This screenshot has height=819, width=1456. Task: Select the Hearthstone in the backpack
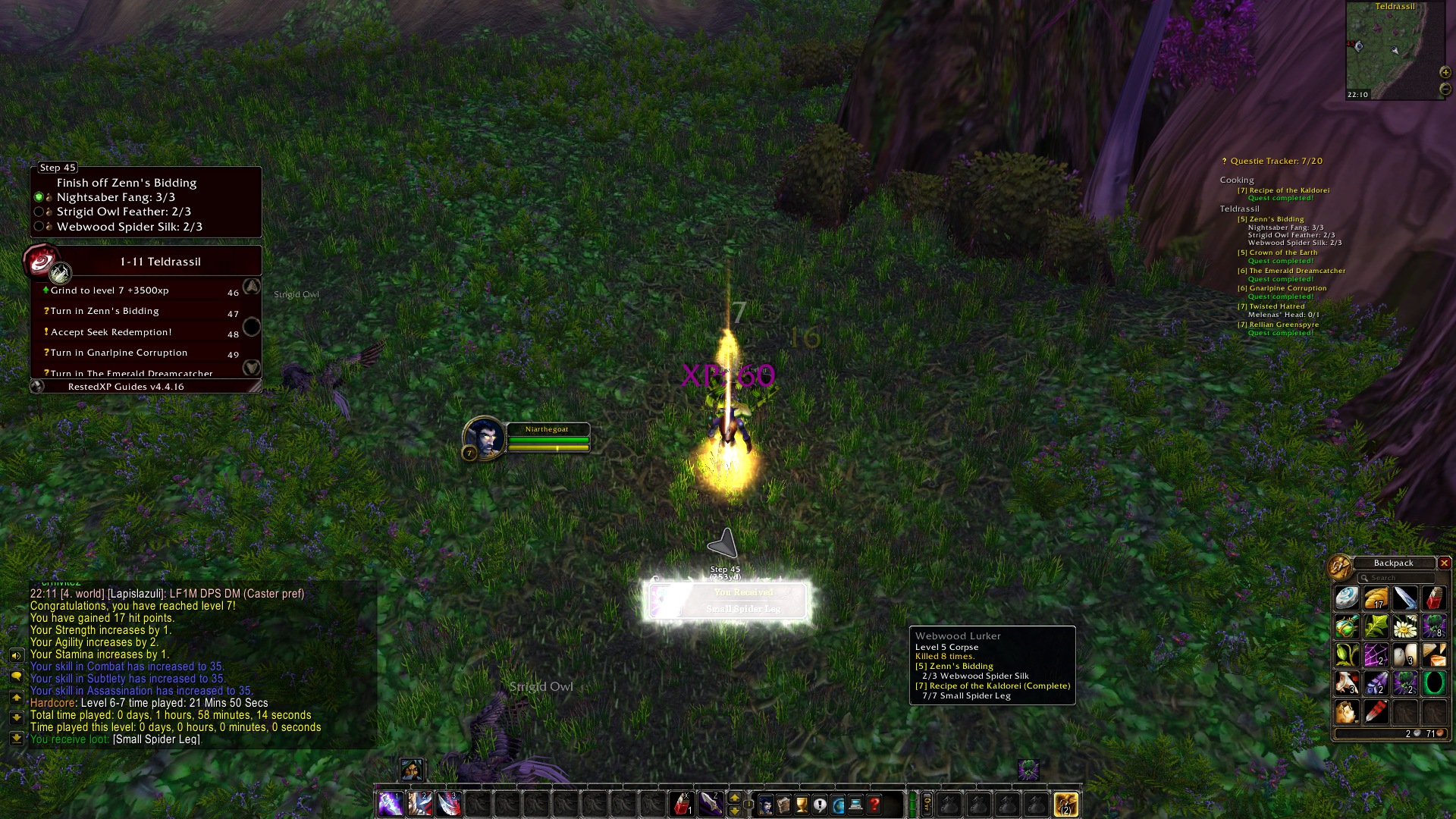pos(1347,598)
